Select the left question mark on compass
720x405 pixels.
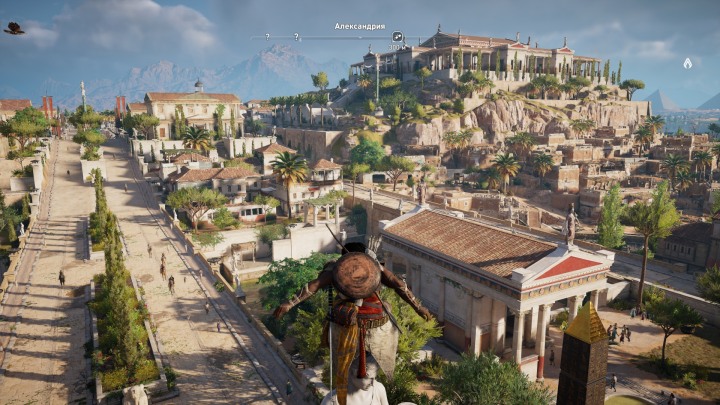coord(267,38)
